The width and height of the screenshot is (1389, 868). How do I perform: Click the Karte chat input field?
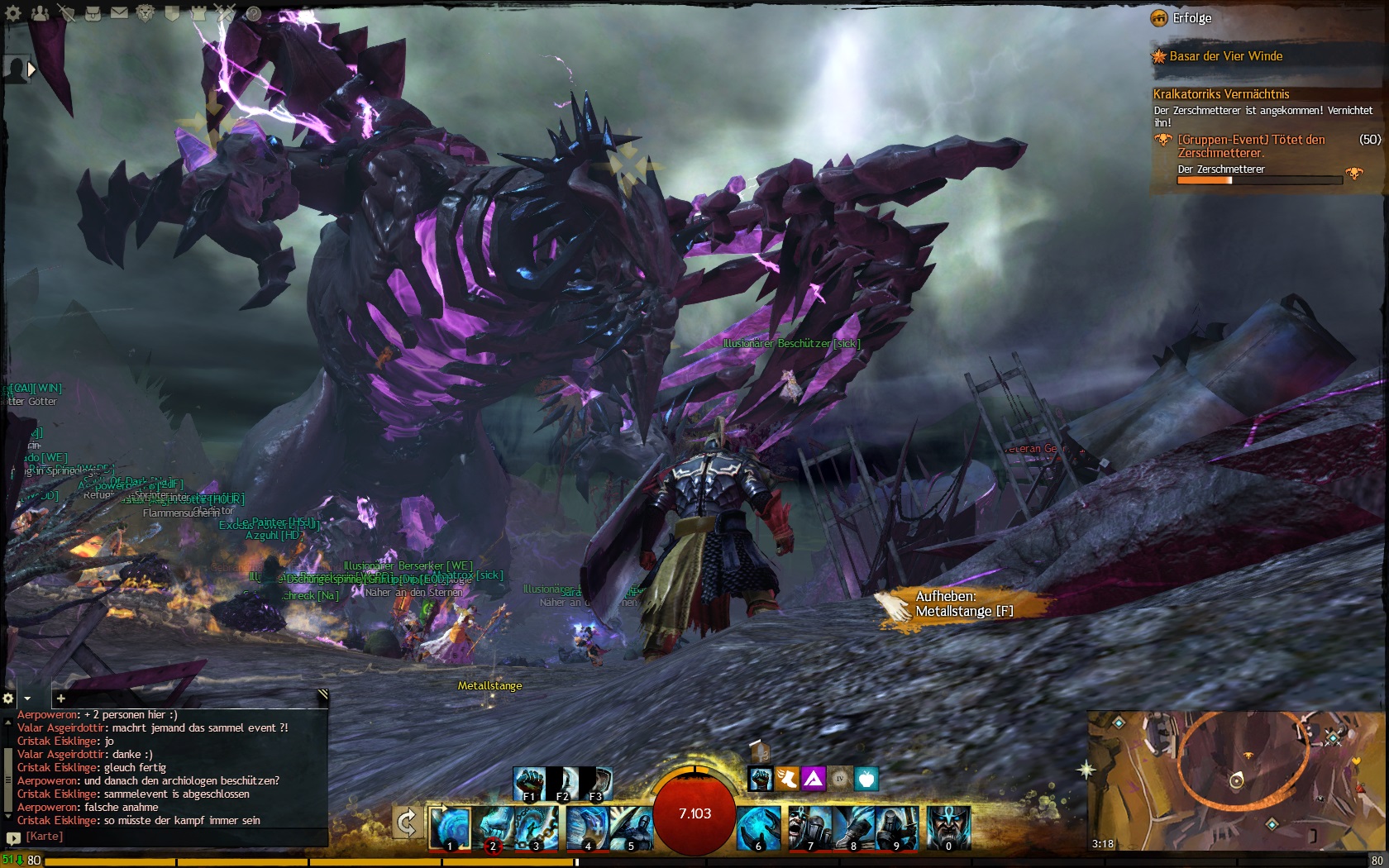165,837
